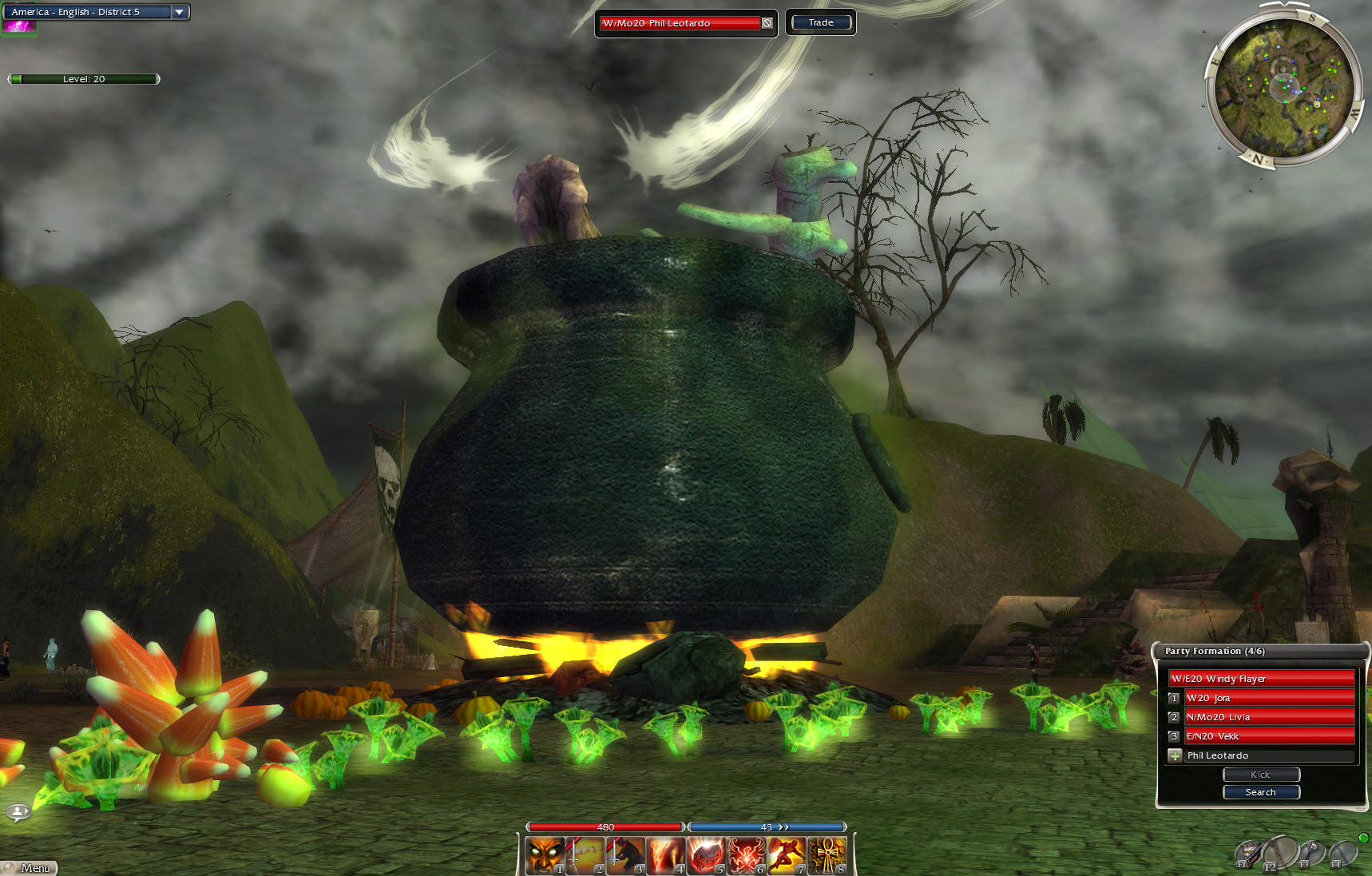
Task: Use the flaming meteor rock skill
Action: coord(707,855)
